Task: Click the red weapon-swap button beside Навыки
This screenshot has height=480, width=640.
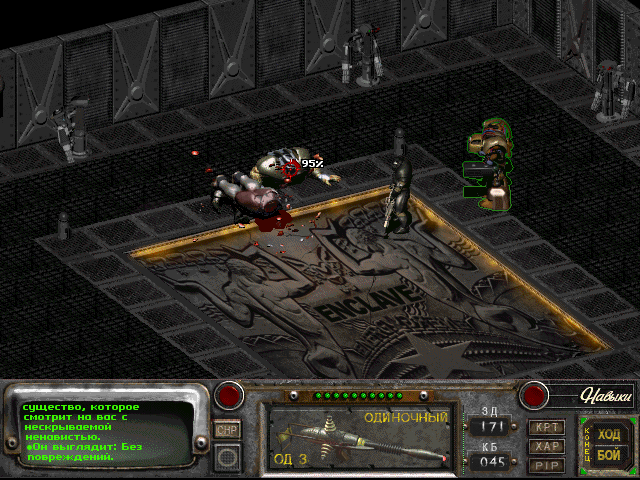Action: click(534, 395)
